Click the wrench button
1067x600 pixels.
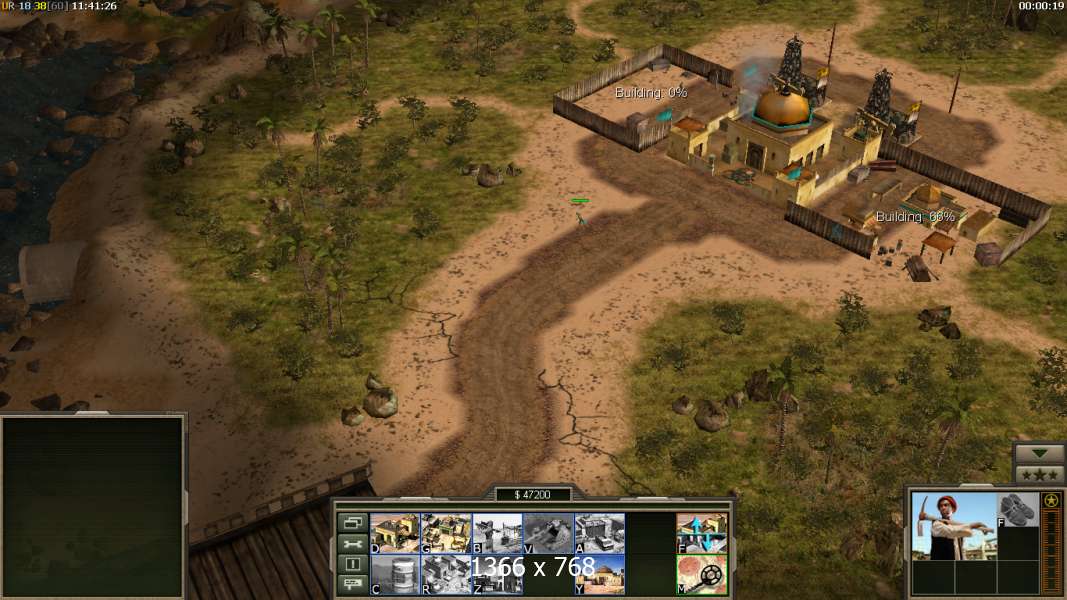tap(352, 543)
